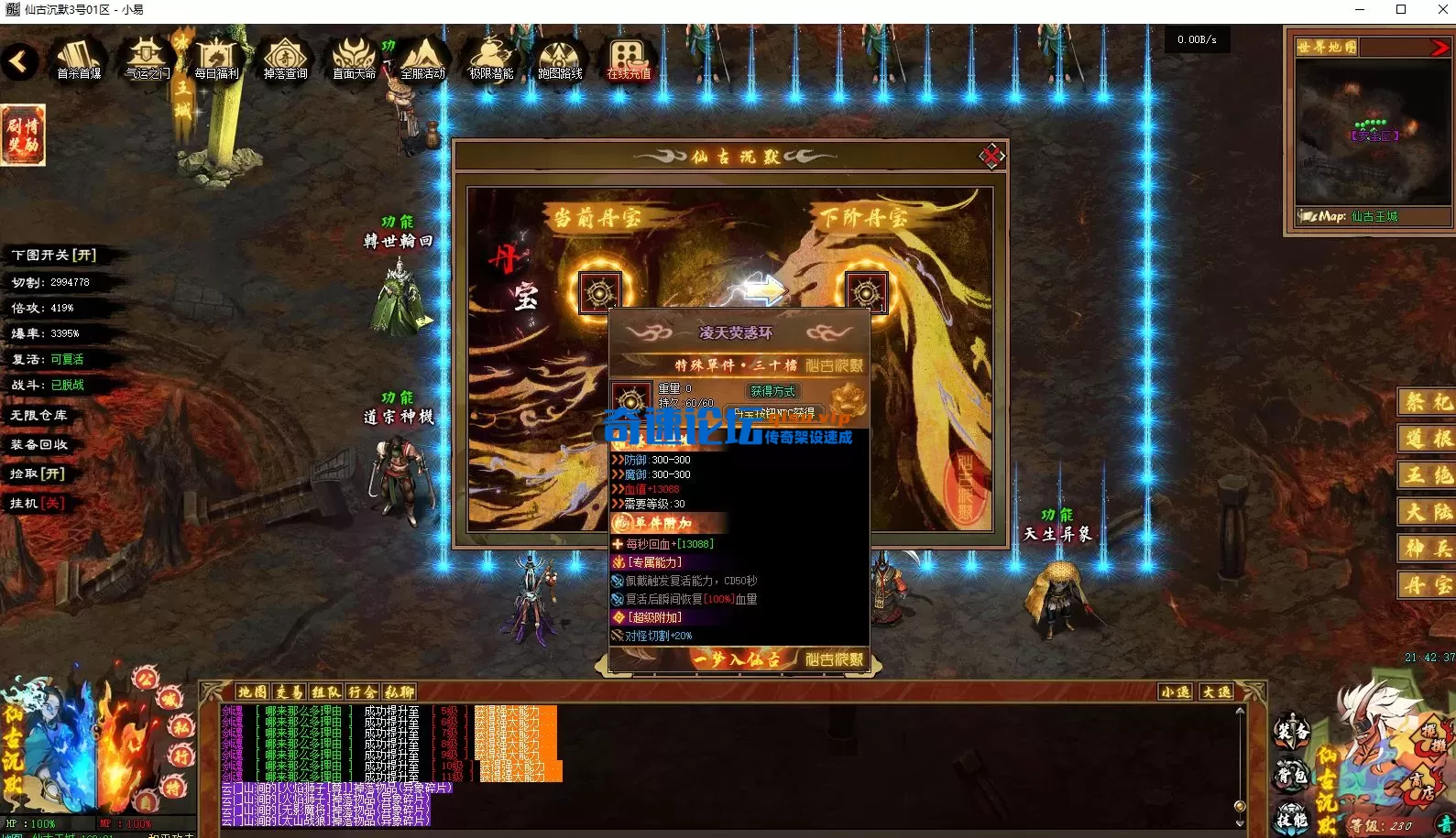
Task: Open the 在线充值 online recharge icon
Action: [x=629, y=58]
